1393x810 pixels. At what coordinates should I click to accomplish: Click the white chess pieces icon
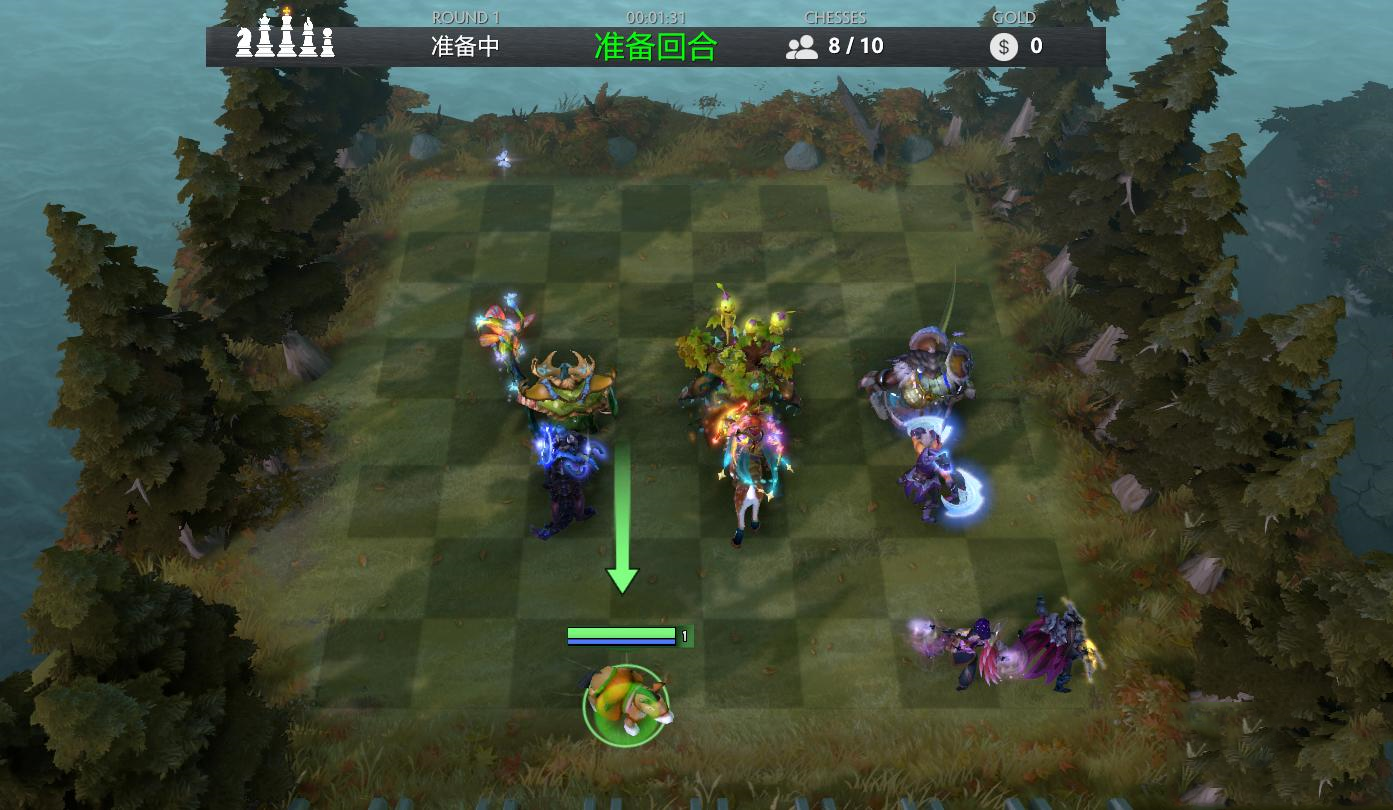(285, 36)
